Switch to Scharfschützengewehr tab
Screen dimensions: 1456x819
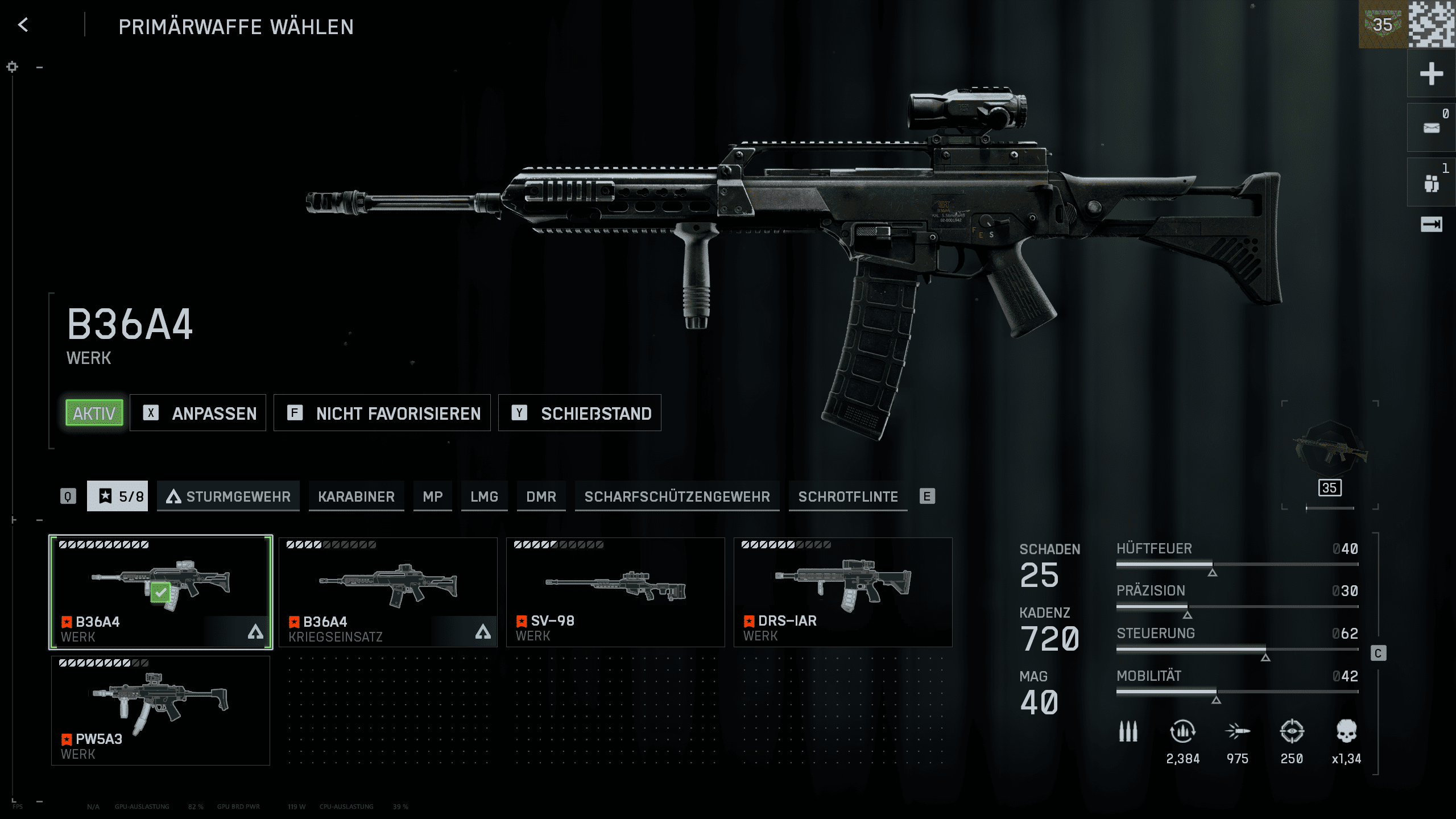677,497
